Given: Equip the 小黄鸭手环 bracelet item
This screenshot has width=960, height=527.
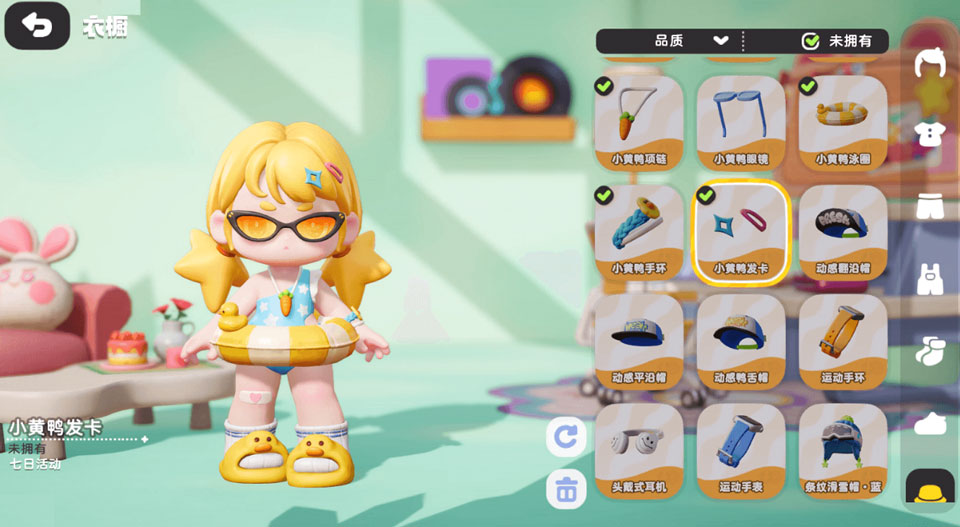Looking at the screenshot, I should [639, 231].
